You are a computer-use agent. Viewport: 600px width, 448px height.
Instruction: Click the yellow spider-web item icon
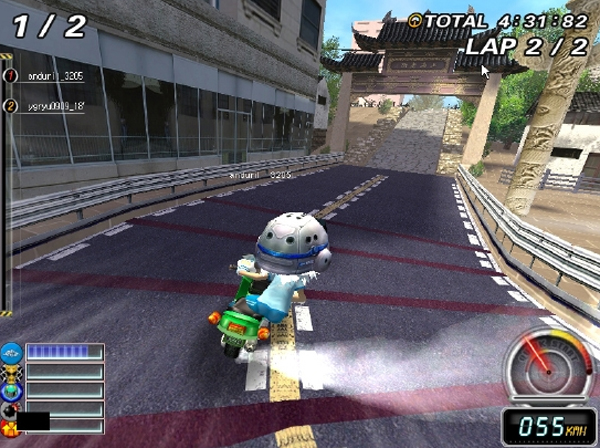tap(11, 371)
